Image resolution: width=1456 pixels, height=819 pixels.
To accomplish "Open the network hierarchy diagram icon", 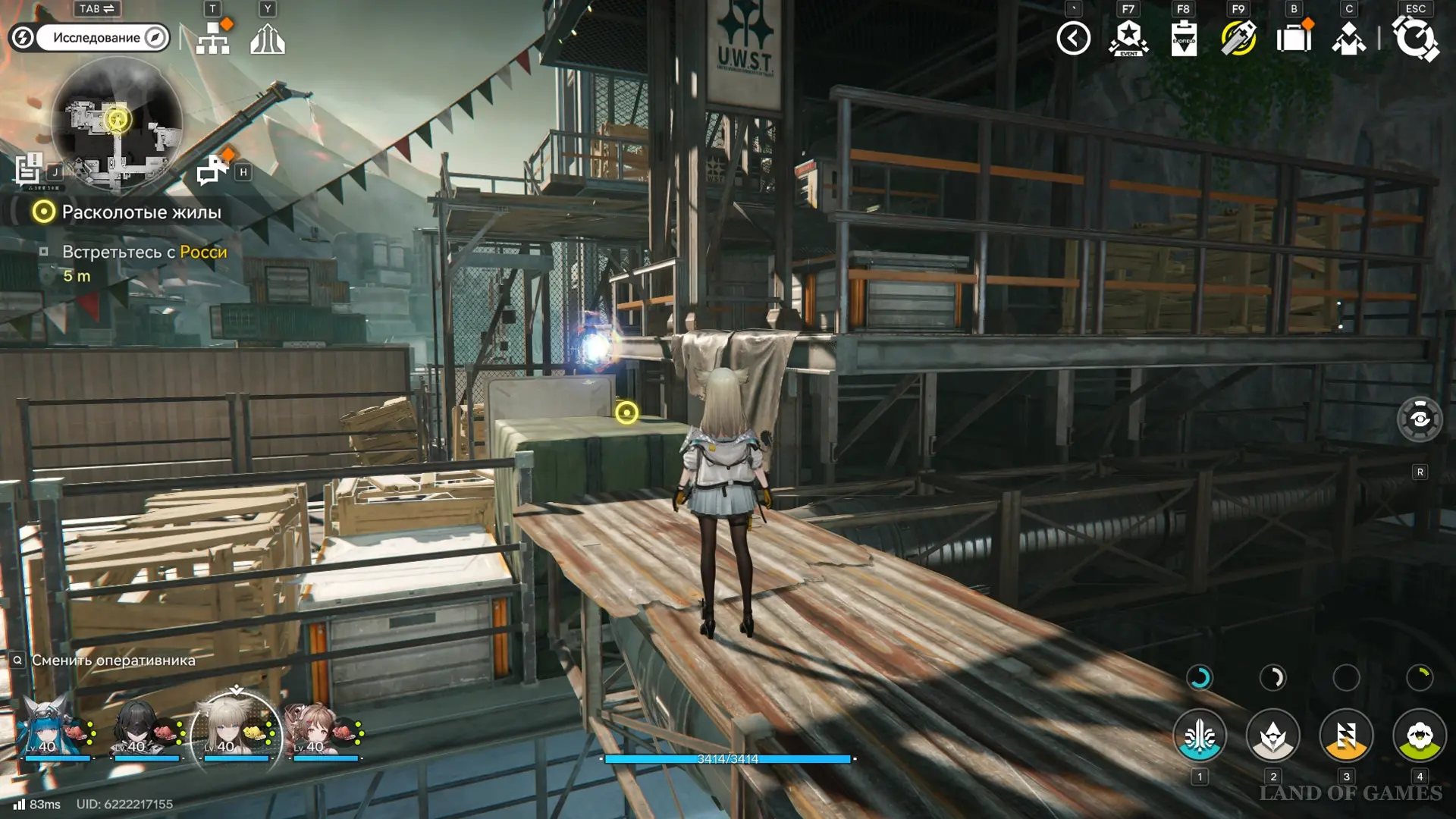I will pos(213,38).
